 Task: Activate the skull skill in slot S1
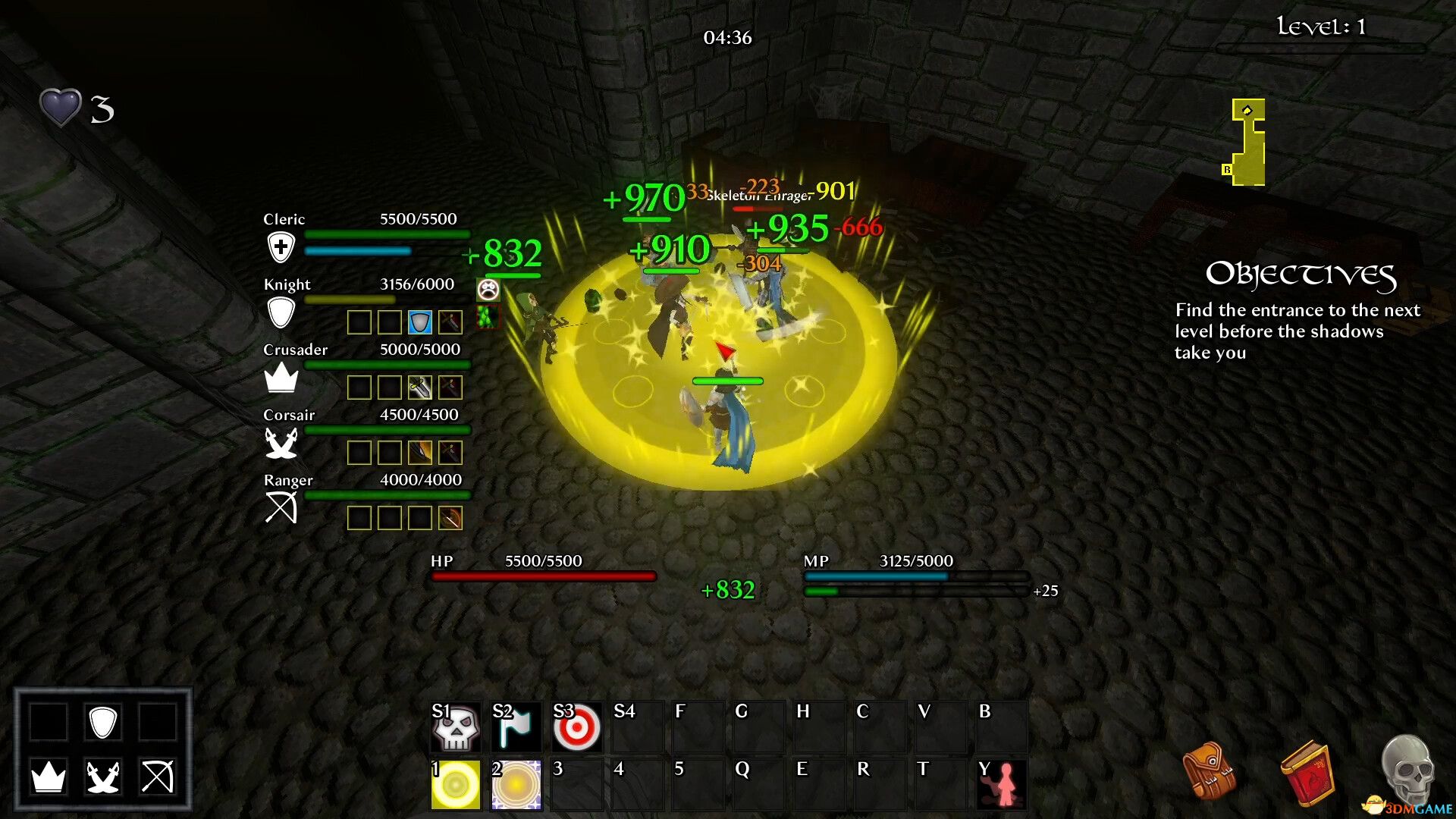455,728
